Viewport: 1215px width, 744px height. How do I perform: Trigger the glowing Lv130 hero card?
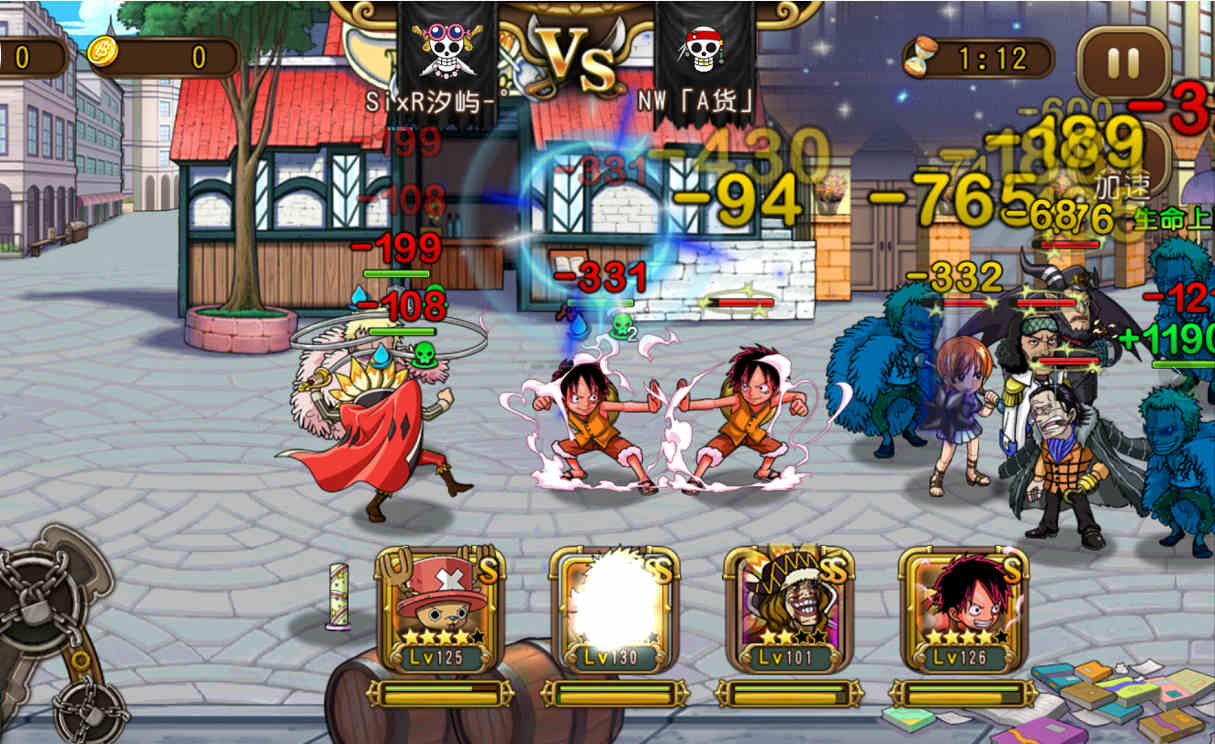point(613,612)
